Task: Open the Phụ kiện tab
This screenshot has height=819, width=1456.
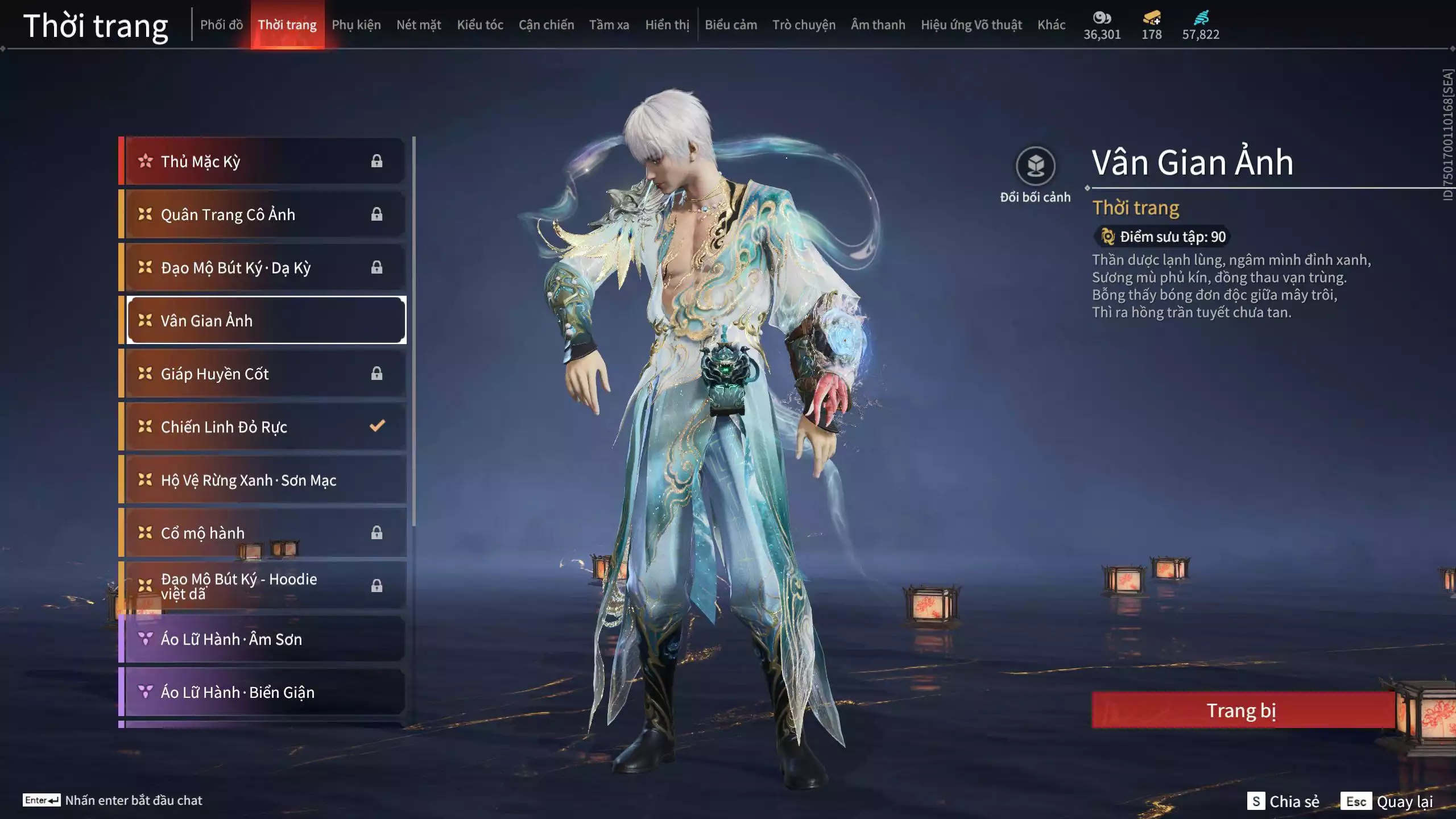Action: click(x=356, y=25)
